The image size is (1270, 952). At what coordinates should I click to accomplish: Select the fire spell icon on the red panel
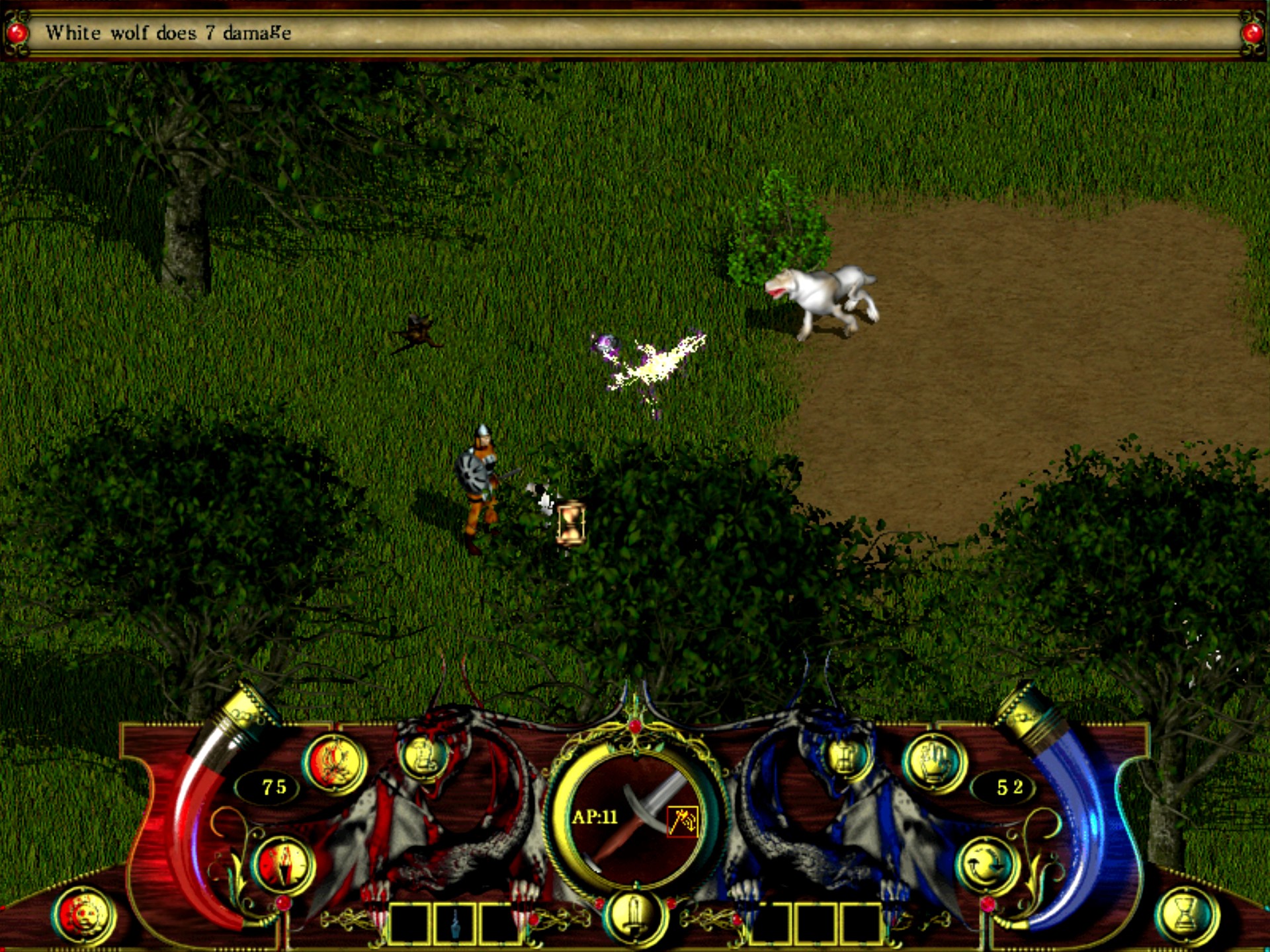pyautogui.click(x=335, y=762)
